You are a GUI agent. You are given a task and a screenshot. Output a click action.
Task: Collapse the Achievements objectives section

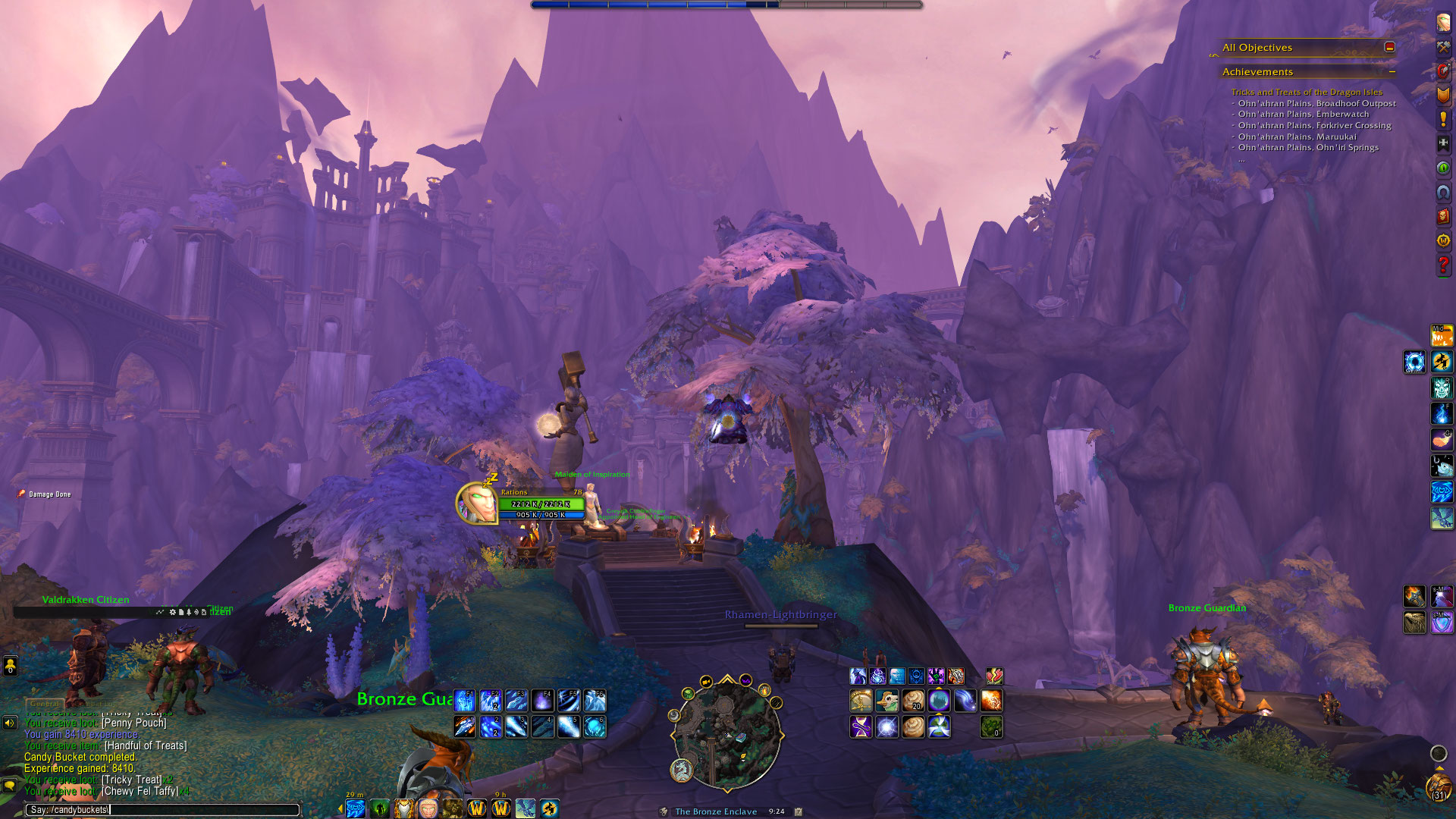[1392, 72]
